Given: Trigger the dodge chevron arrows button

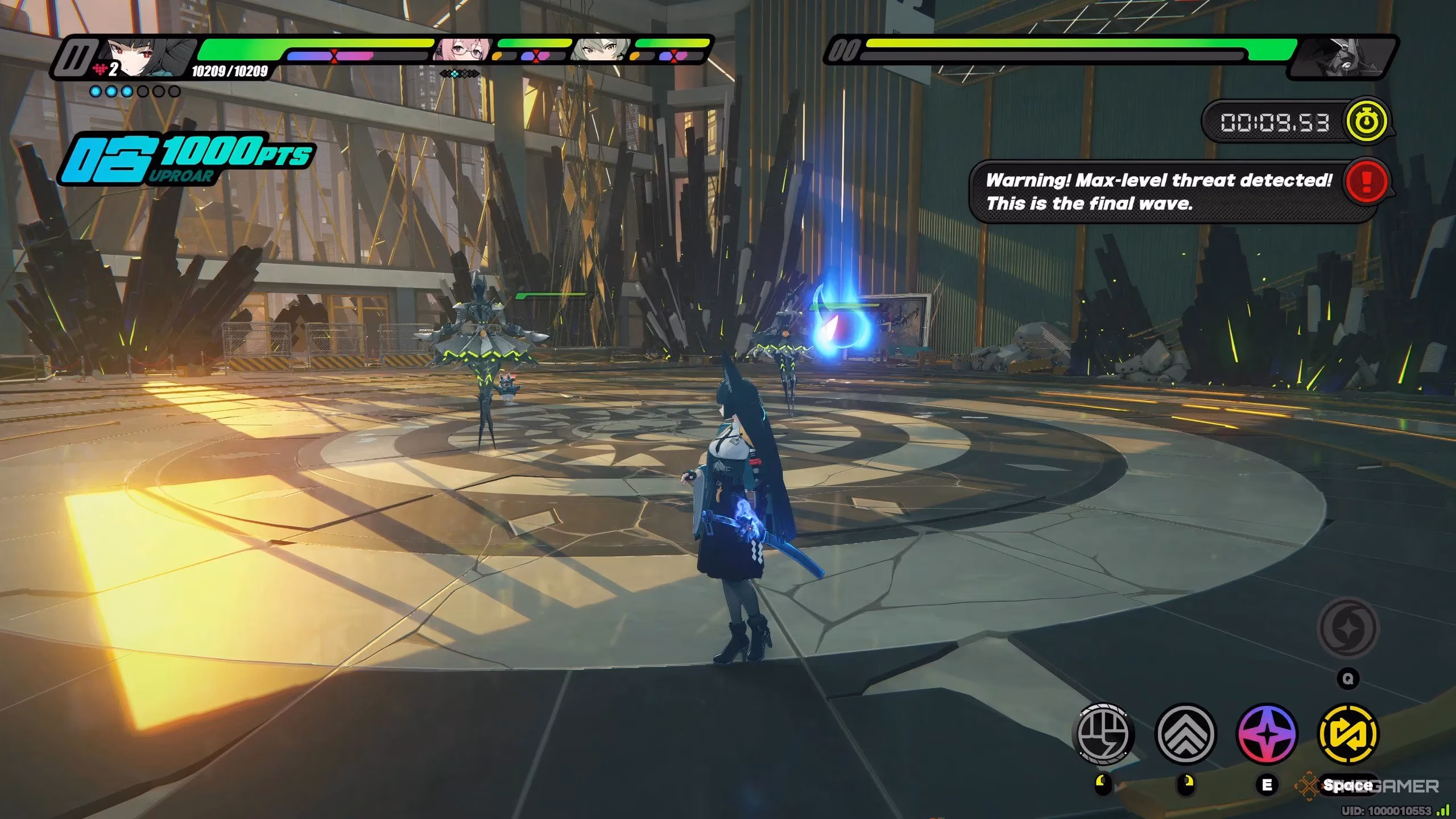Looking at the screenshot, I should pos(1186,734).
